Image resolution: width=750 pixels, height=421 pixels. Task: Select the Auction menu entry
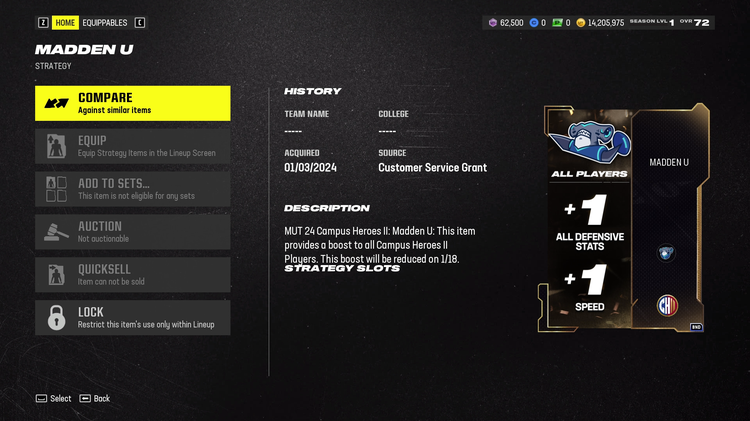click(132, 232)
